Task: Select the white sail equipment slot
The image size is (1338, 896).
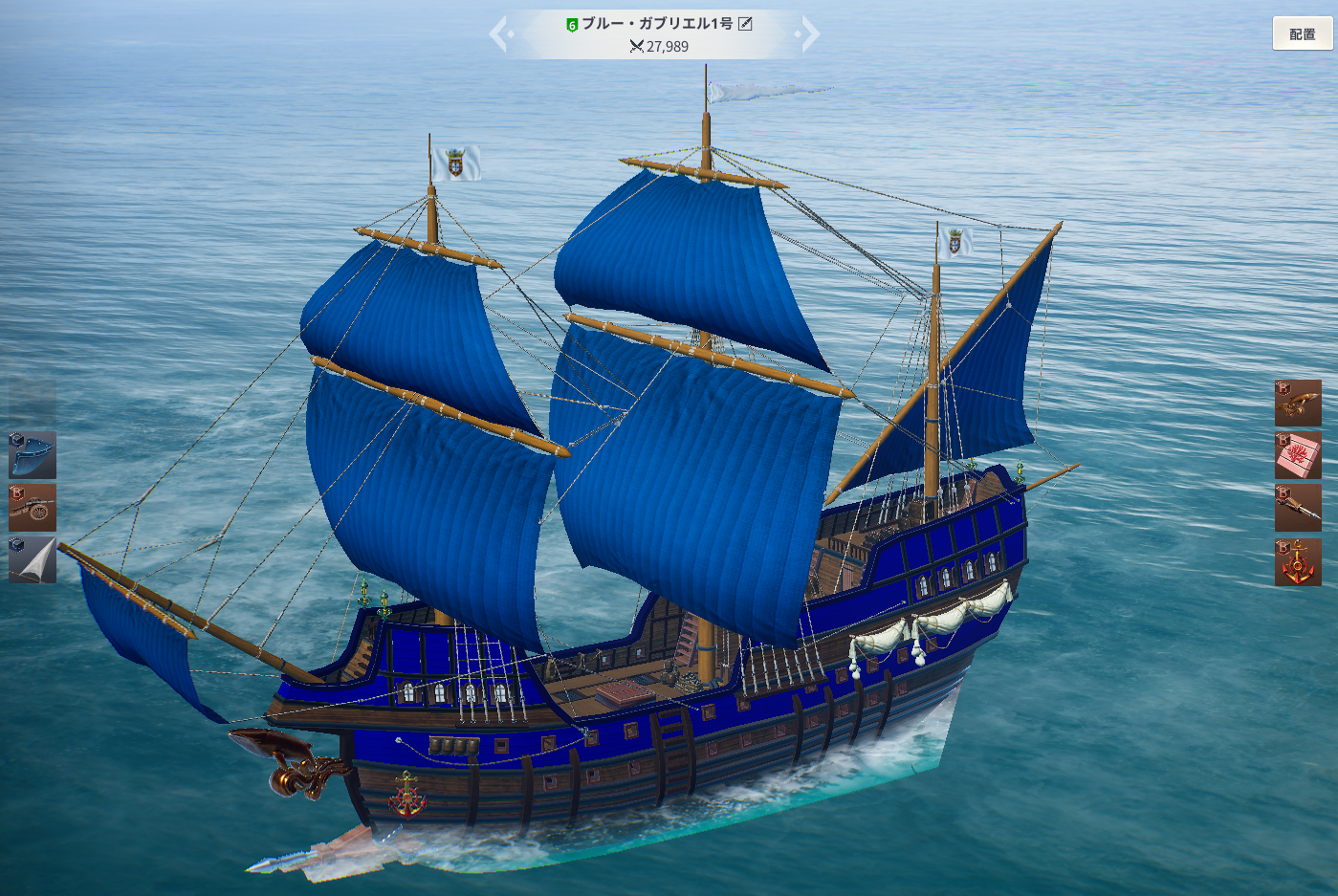Action: [33, 559]
